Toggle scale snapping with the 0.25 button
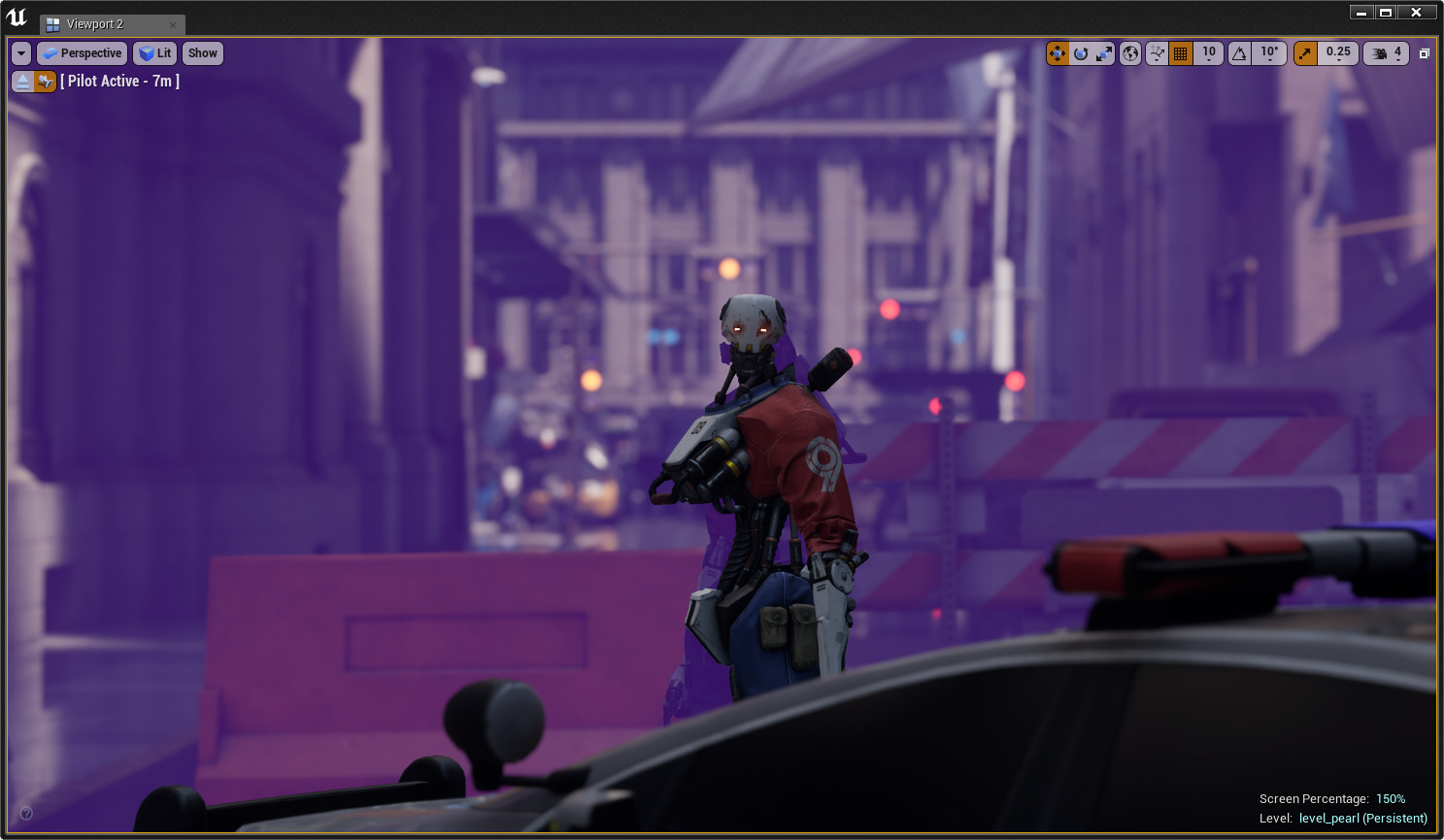1444x840 pixels. pyautogui.click(x=1338, y=52)
